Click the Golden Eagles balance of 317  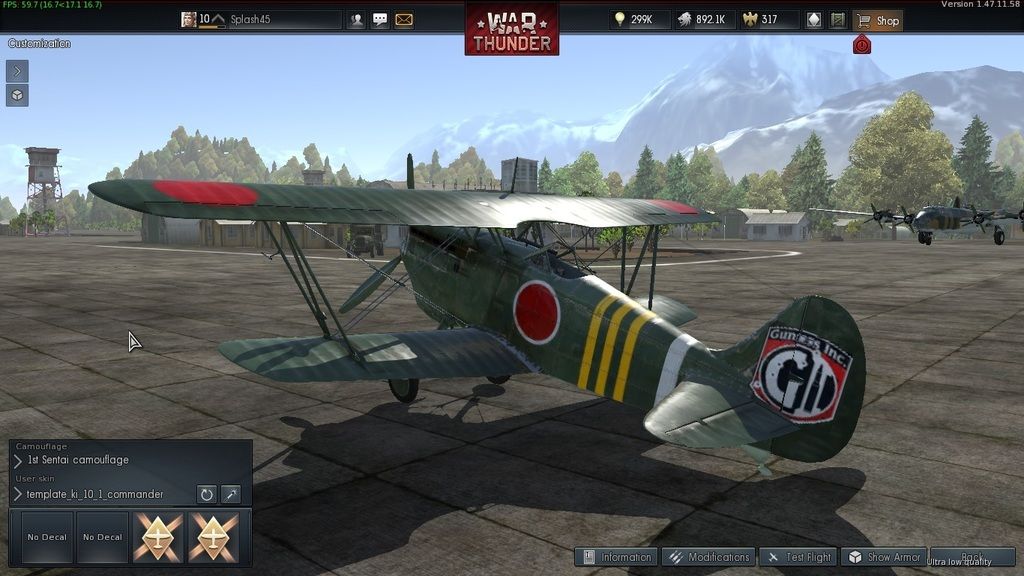point(768,20)
